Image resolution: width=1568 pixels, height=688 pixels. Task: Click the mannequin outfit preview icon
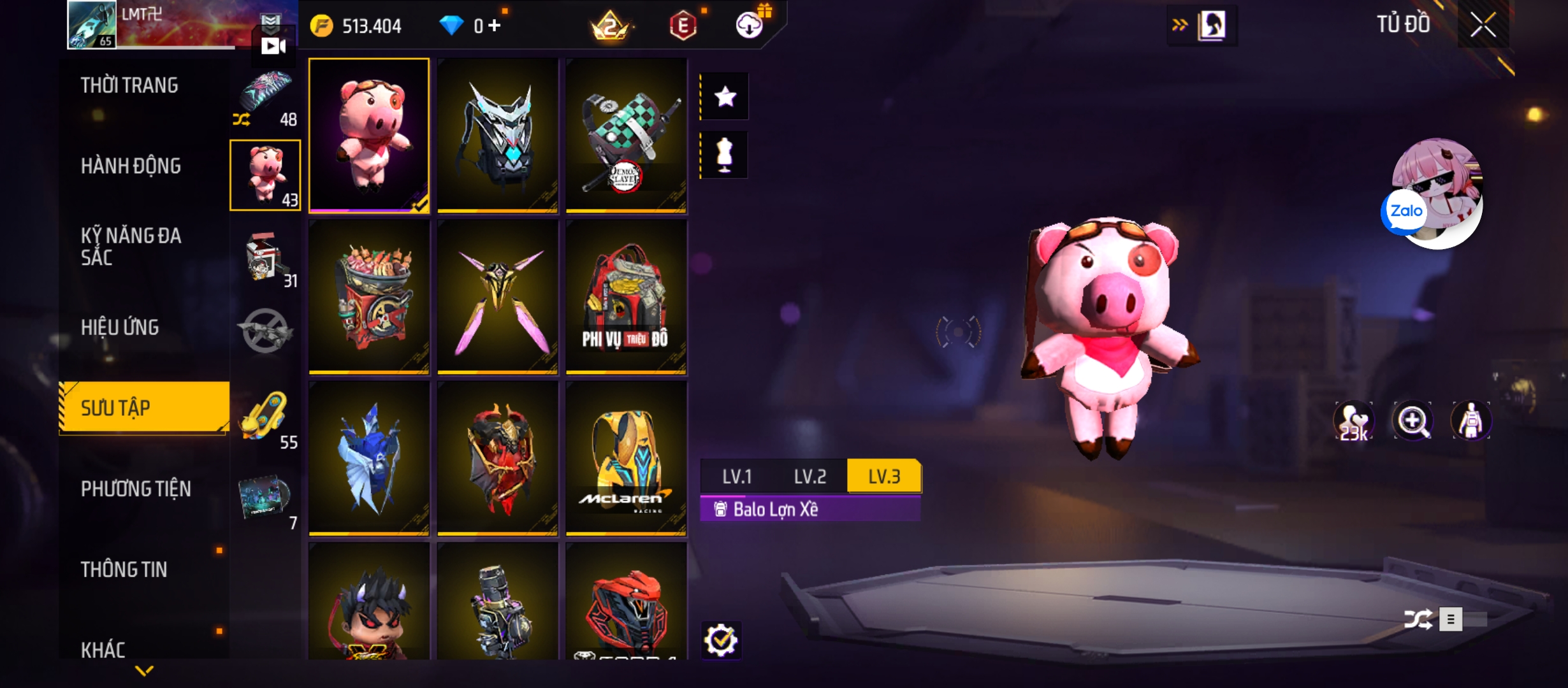[725, 155]
